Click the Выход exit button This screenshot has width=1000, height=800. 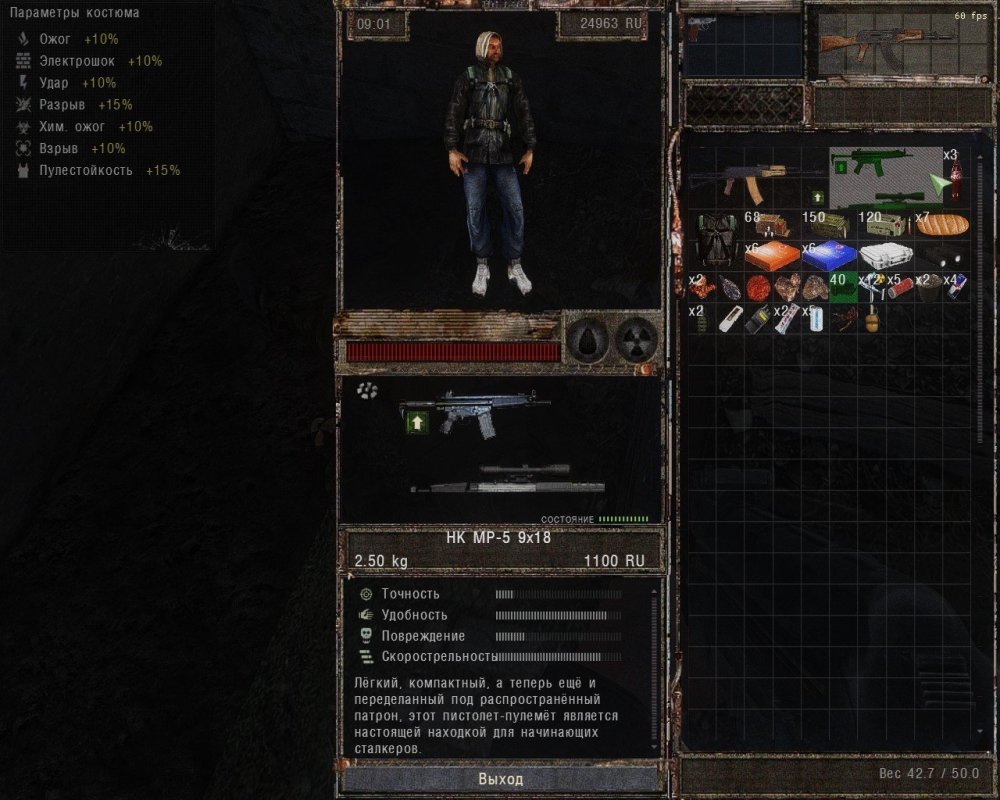(500, 778)
